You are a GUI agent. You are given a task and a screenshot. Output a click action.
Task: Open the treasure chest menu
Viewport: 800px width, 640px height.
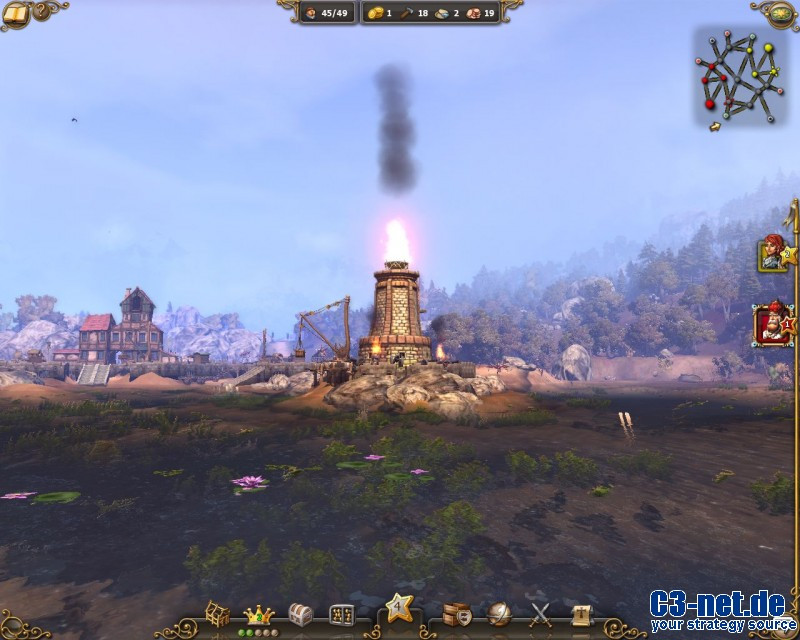tap(300, 613)
